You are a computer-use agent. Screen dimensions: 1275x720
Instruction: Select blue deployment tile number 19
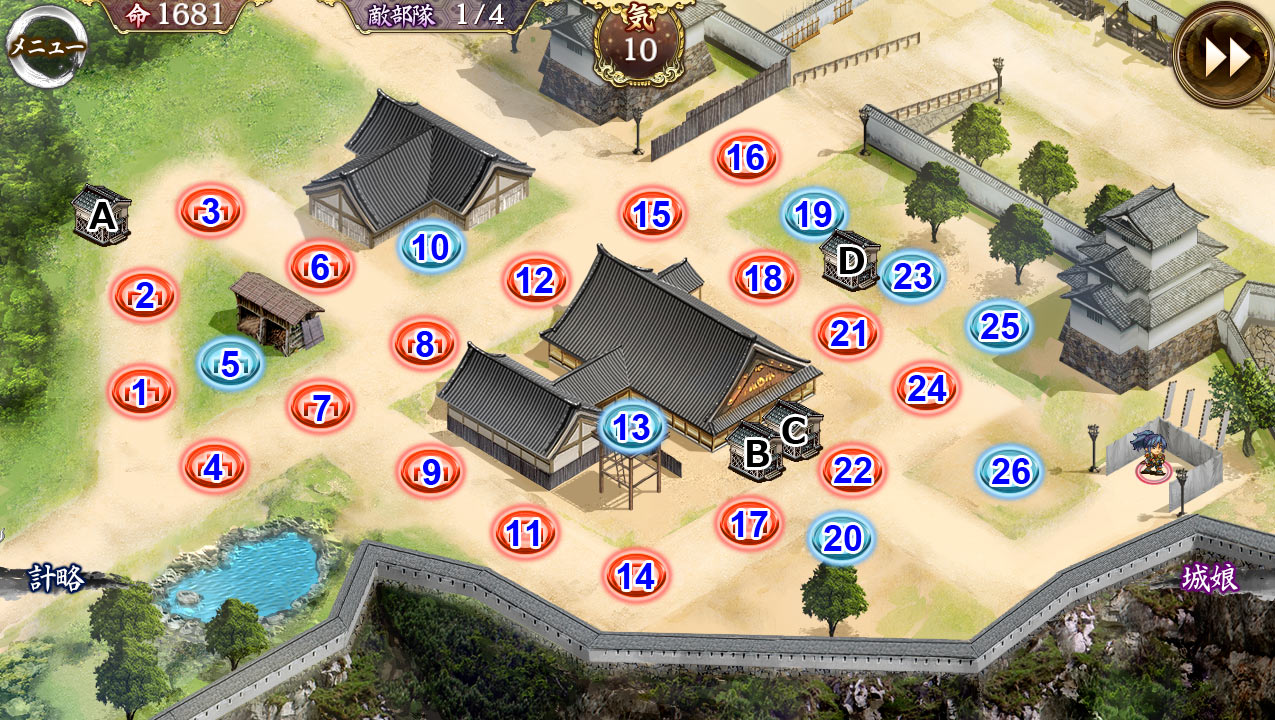(814, 214)
